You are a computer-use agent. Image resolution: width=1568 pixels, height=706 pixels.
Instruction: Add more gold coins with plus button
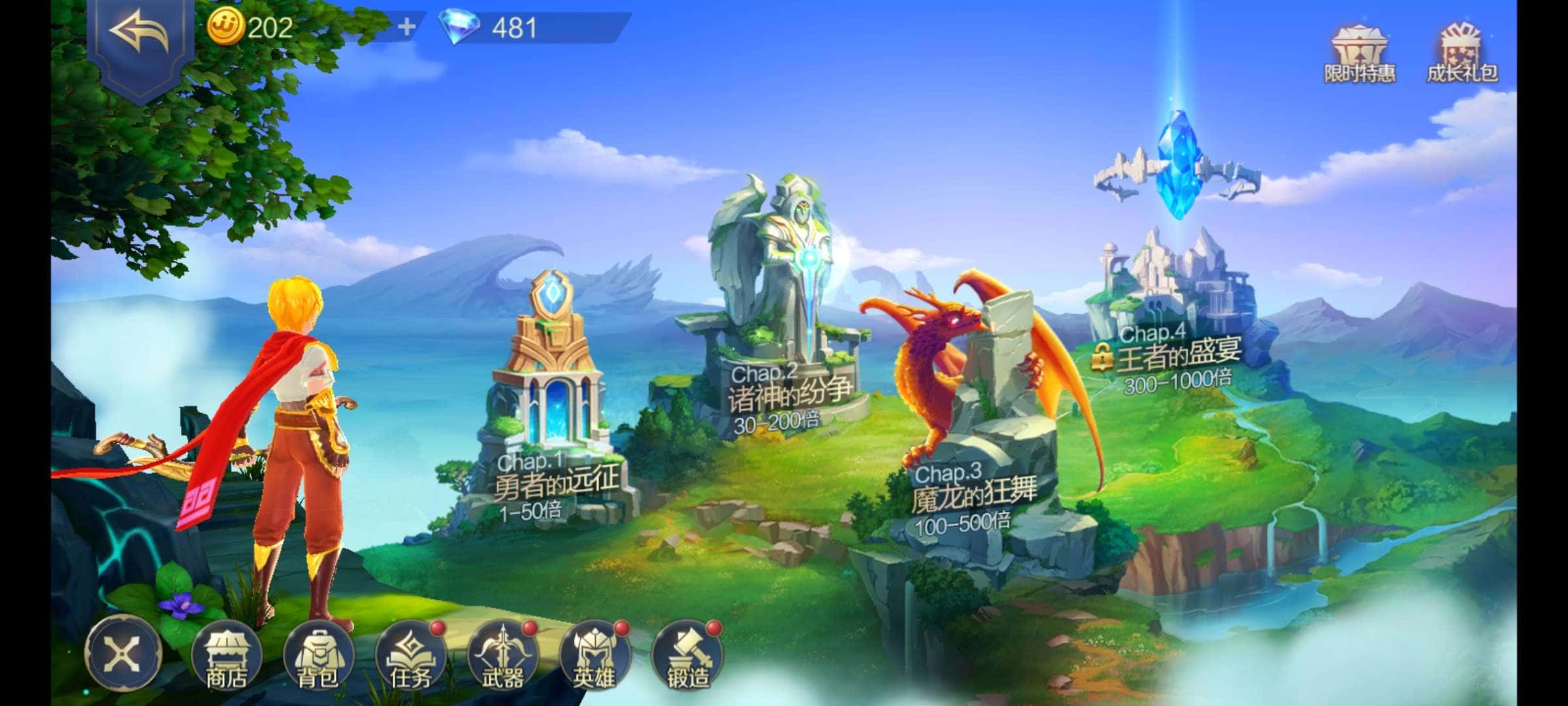[x=406, y=27]
